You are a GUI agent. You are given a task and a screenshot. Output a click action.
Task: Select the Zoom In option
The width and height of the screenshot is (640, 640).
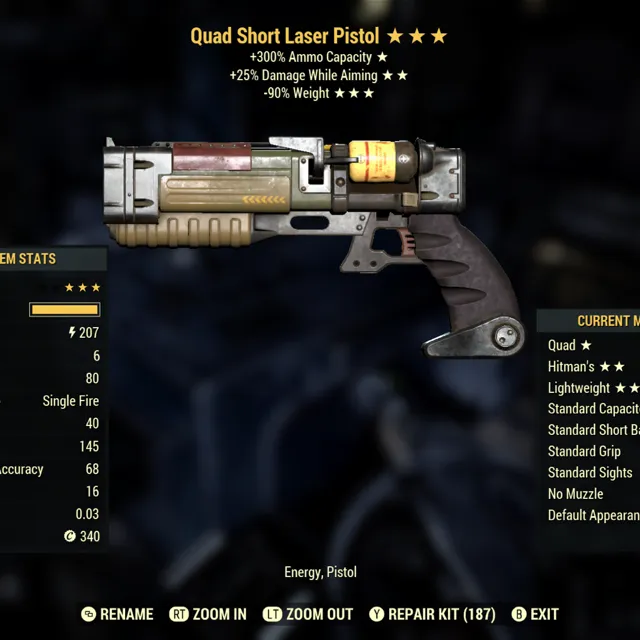(x=208, y=614)
